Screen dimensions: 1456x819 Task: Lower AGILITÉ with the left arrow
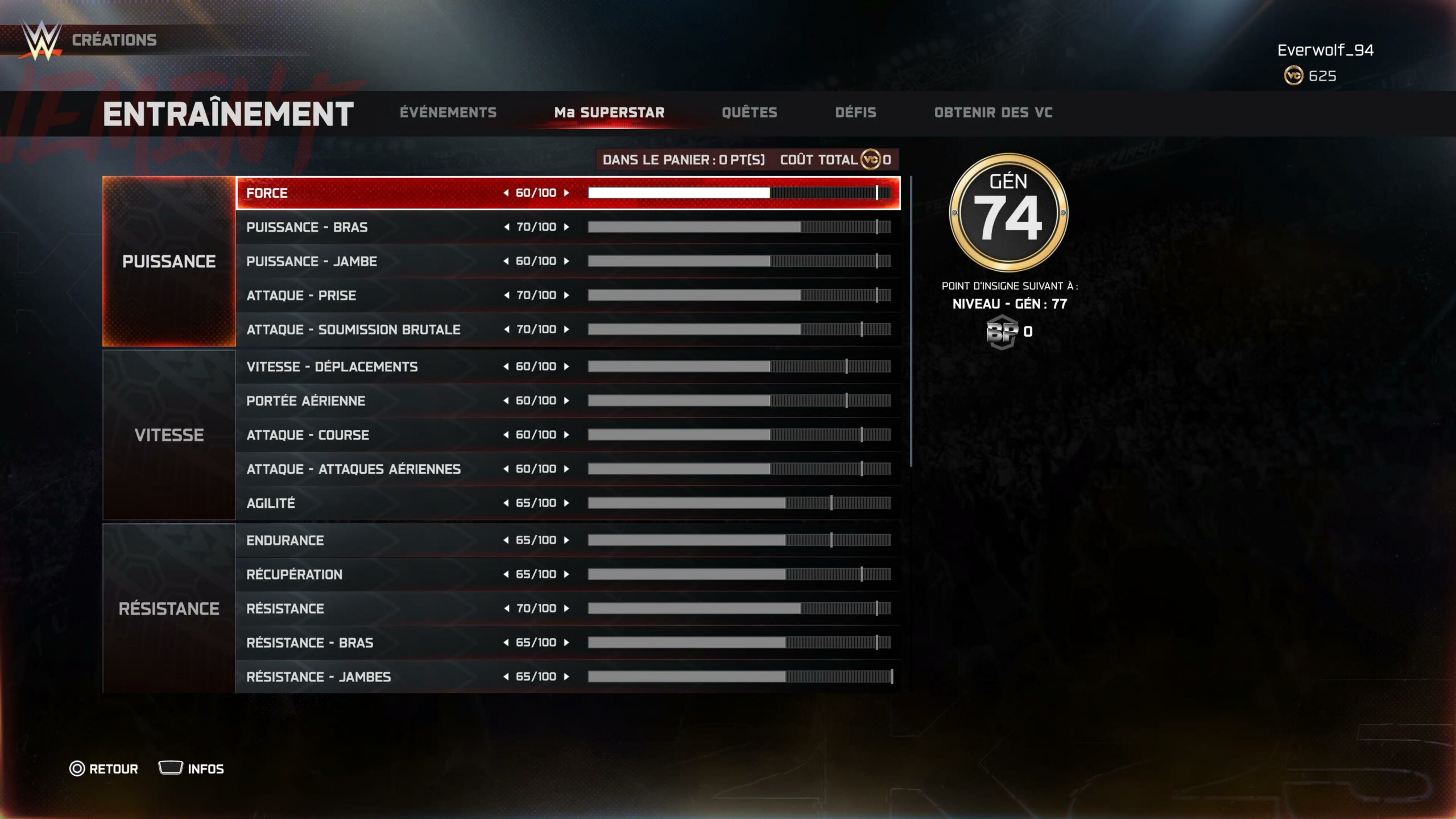[506, 503]
